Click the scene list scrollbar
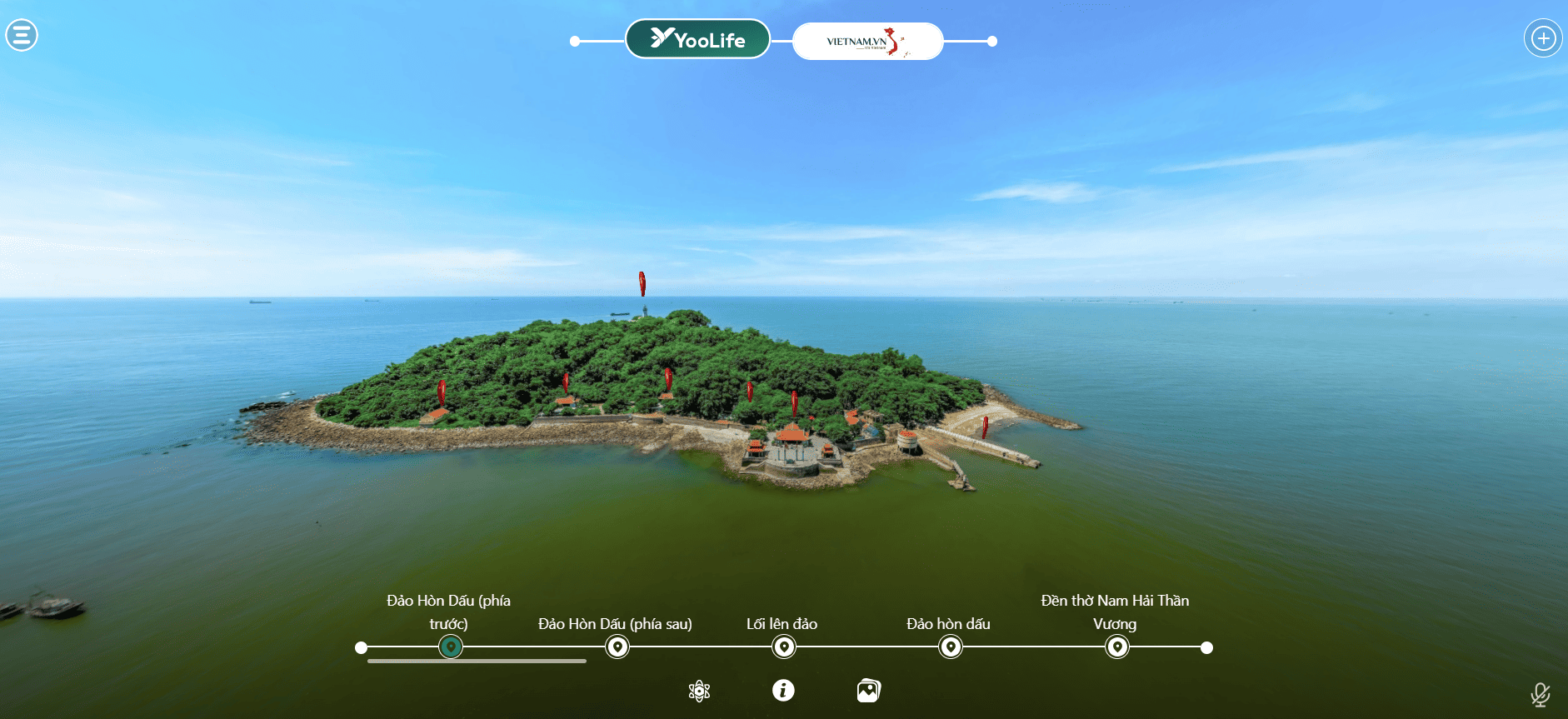Image resolution: width=1568 pixels, height=719 pixels. coord(477,662)
